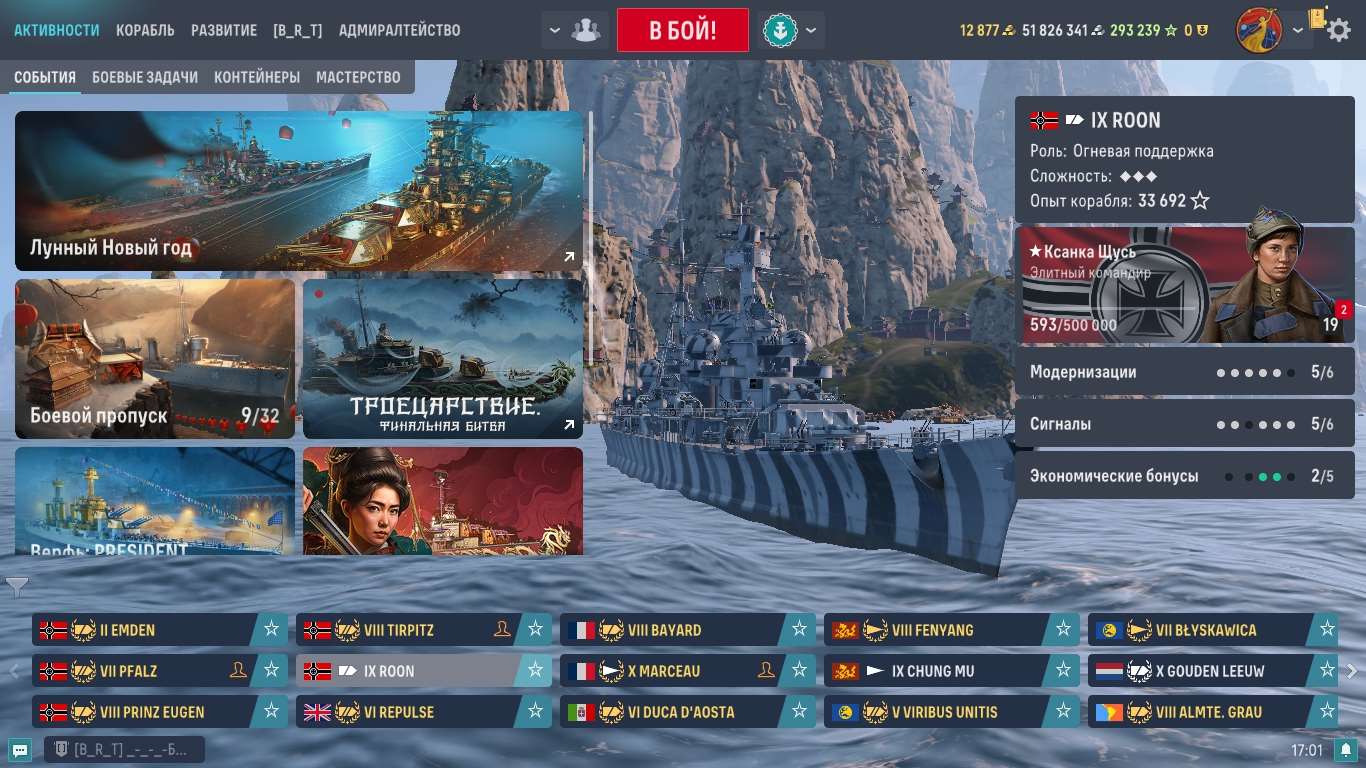This screenshot has height=768, width=1366.
Task: Click the clan brotherhood icon in the top bar
Action: click(x=588, y=30)
